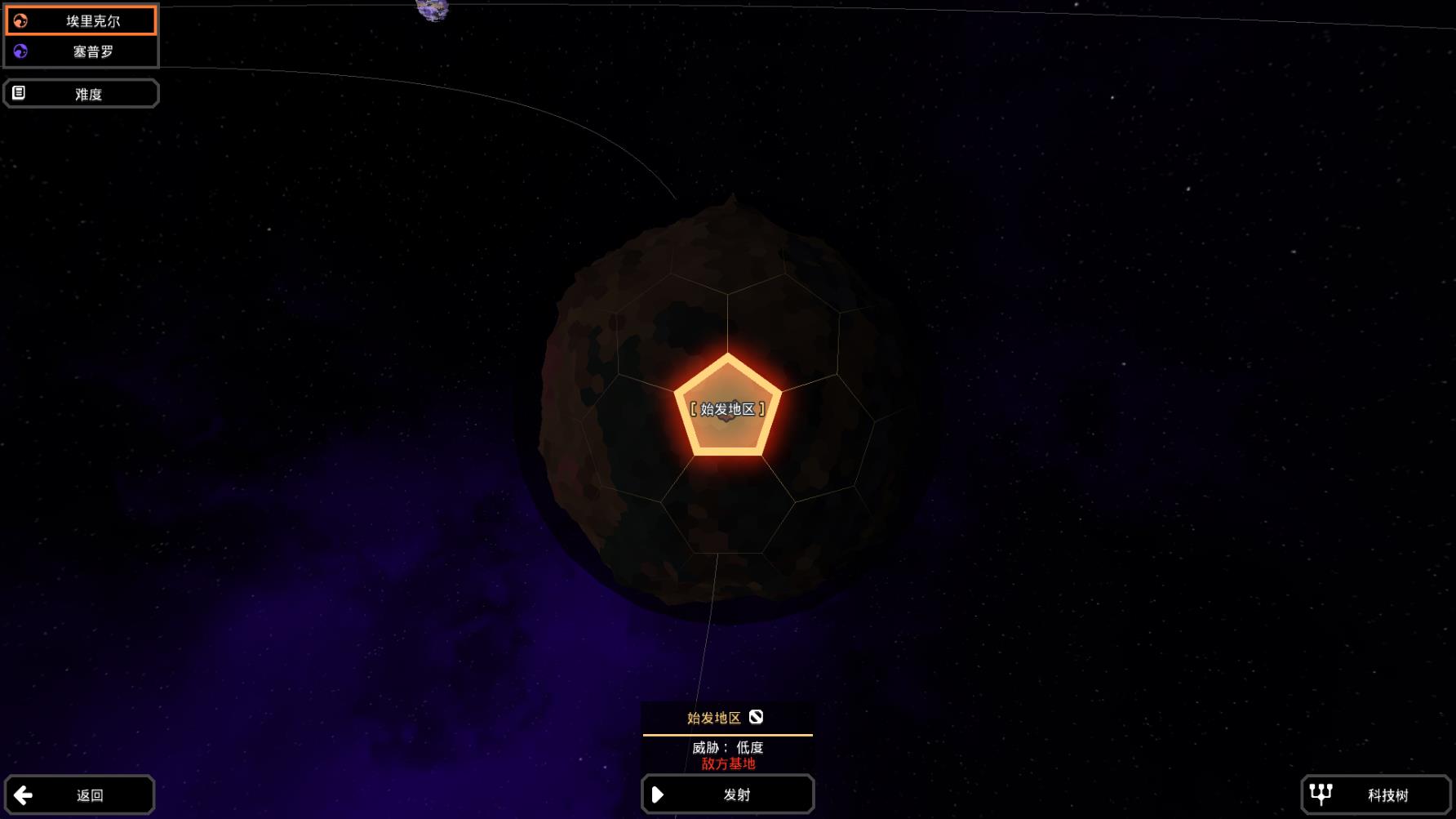Select the highlighted 始发地区 sector pentagon
The image size is (1456, 819).
tap(727, 408)
